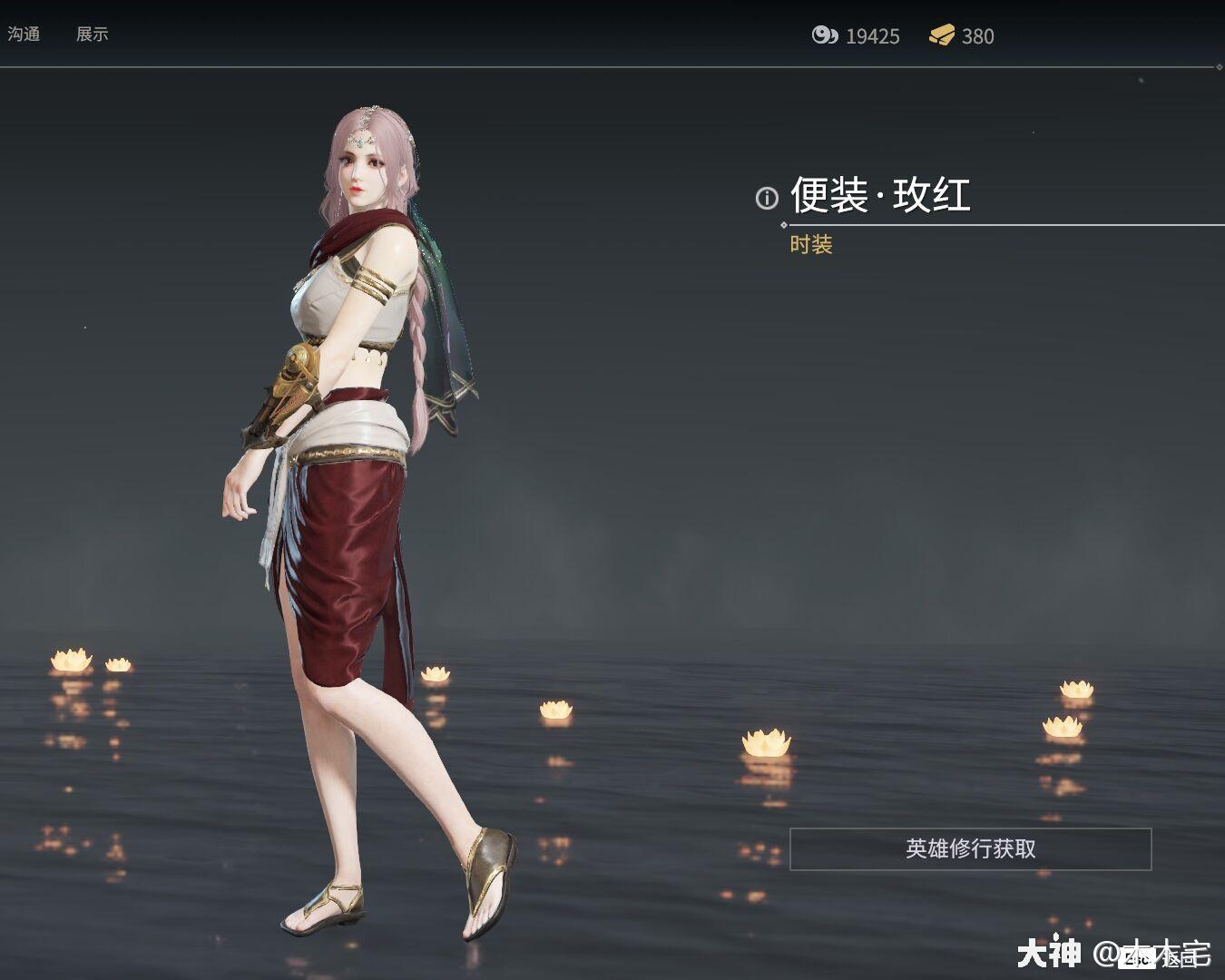Click the yin-yang tael currency icon
The width and height of the screenshot is (1225, 980).
click(x=824, y=36)
